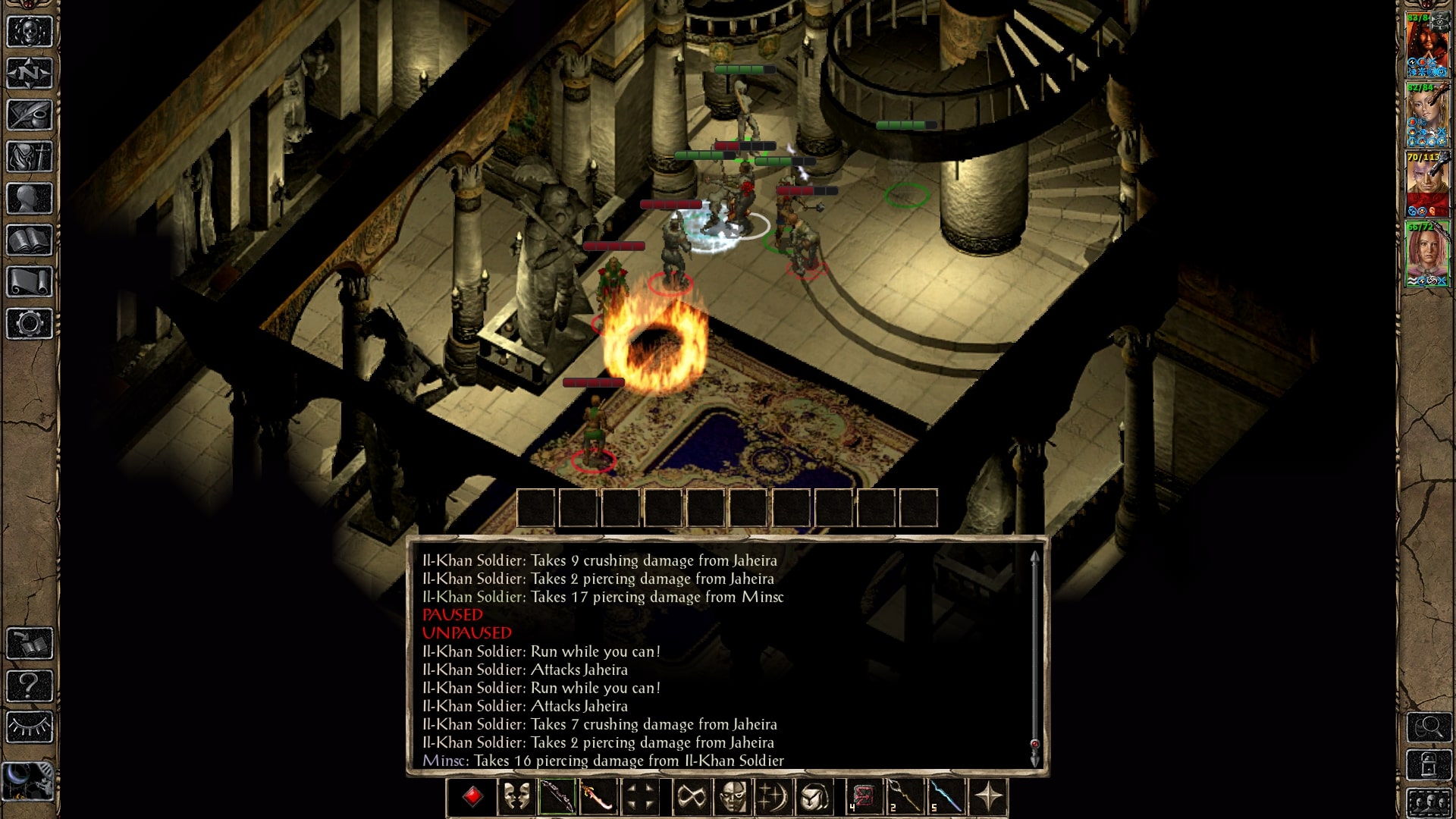Use the lightning wand quick item

pos(947,797)
